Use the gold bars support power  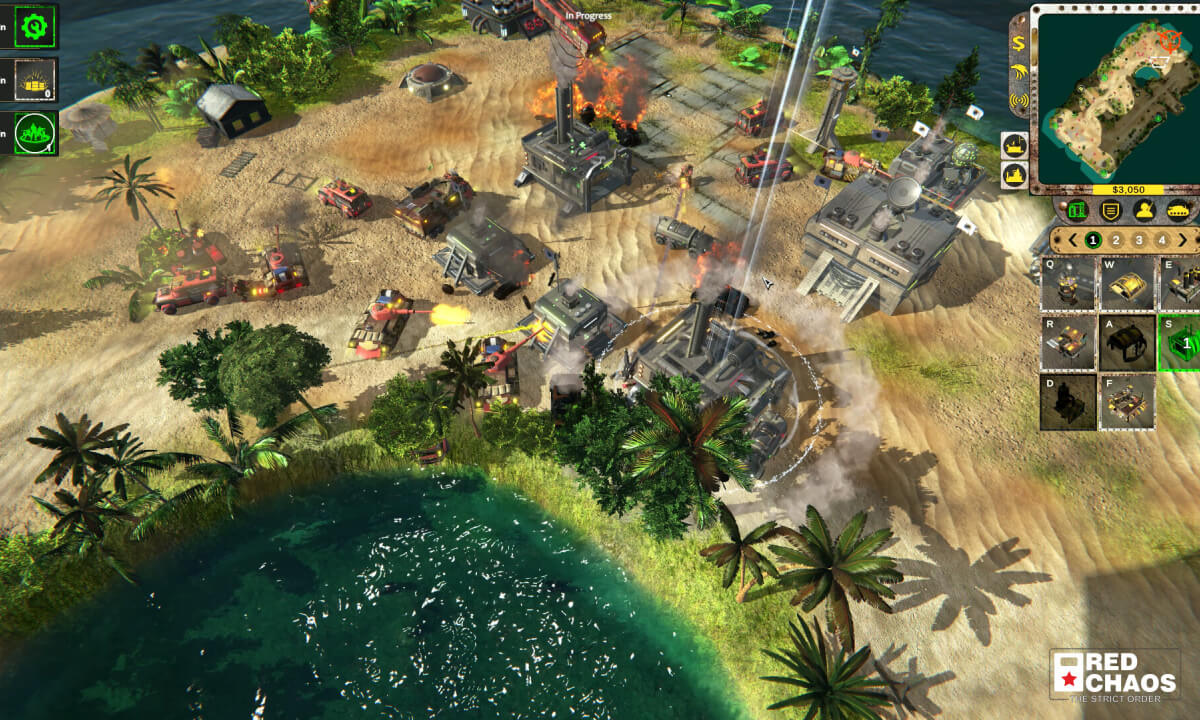[34, 80]
